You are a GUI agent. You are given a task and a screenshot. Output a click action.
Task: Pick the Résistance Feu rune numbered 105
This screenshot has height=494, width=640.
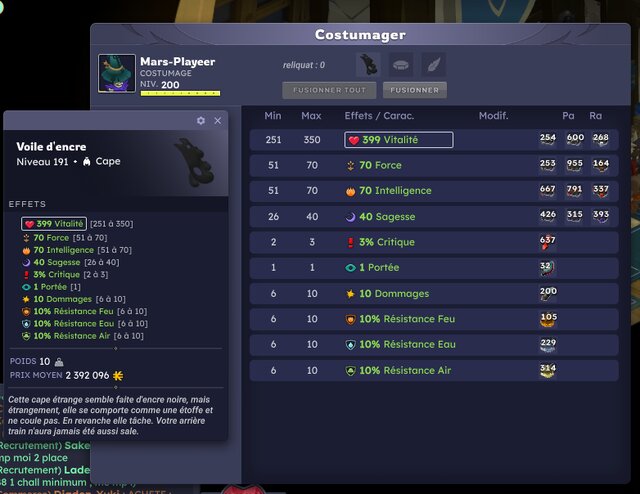pos(548,319)
